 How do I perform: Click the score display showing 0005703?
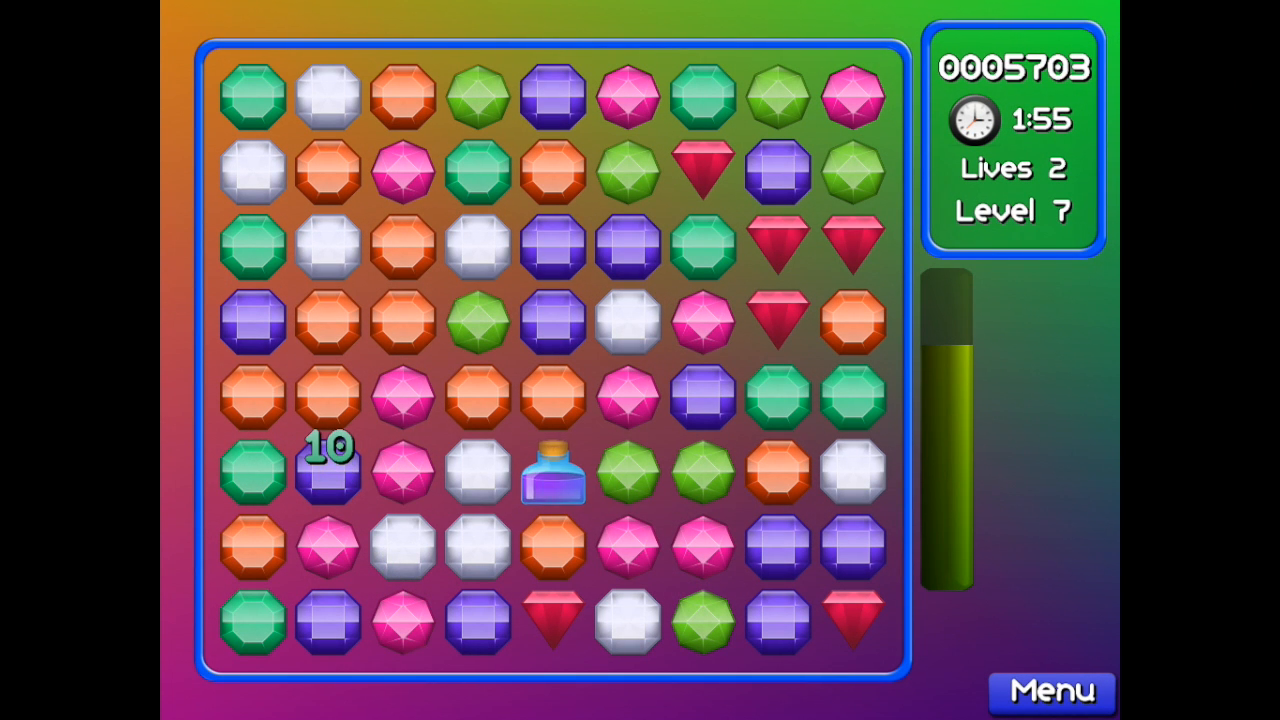[1013, 67]
